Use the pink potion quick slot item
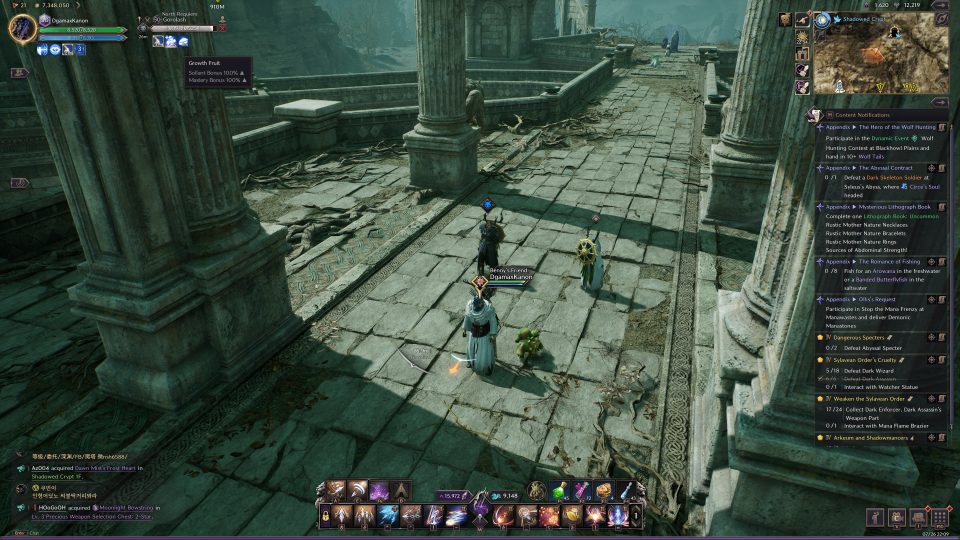Image resolution: width=960 pixels, height=540 pixels. 582,491
